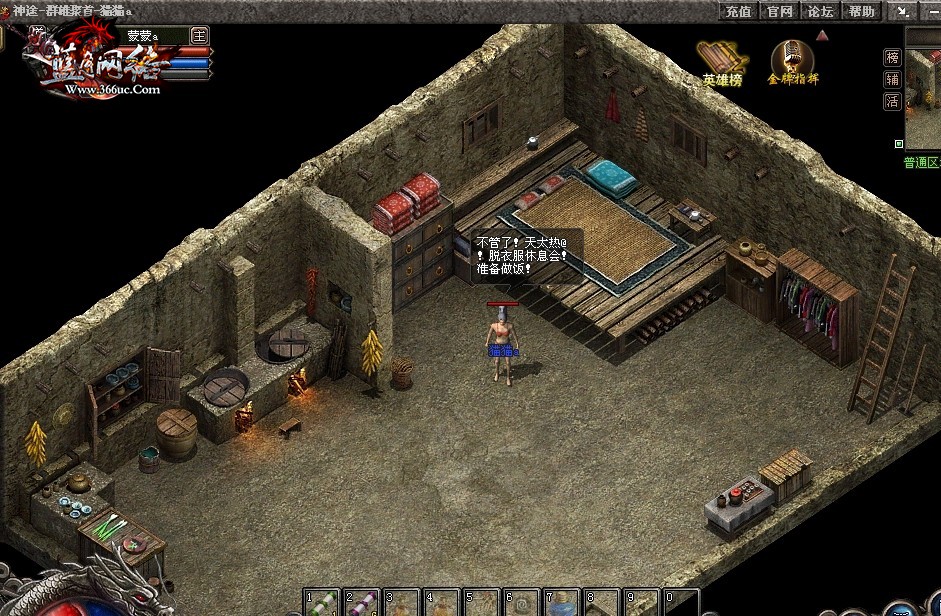The image size is (941, 616).
Task: Use the blue potion in hotbar slot 7
Action: (x=562, y=603)
